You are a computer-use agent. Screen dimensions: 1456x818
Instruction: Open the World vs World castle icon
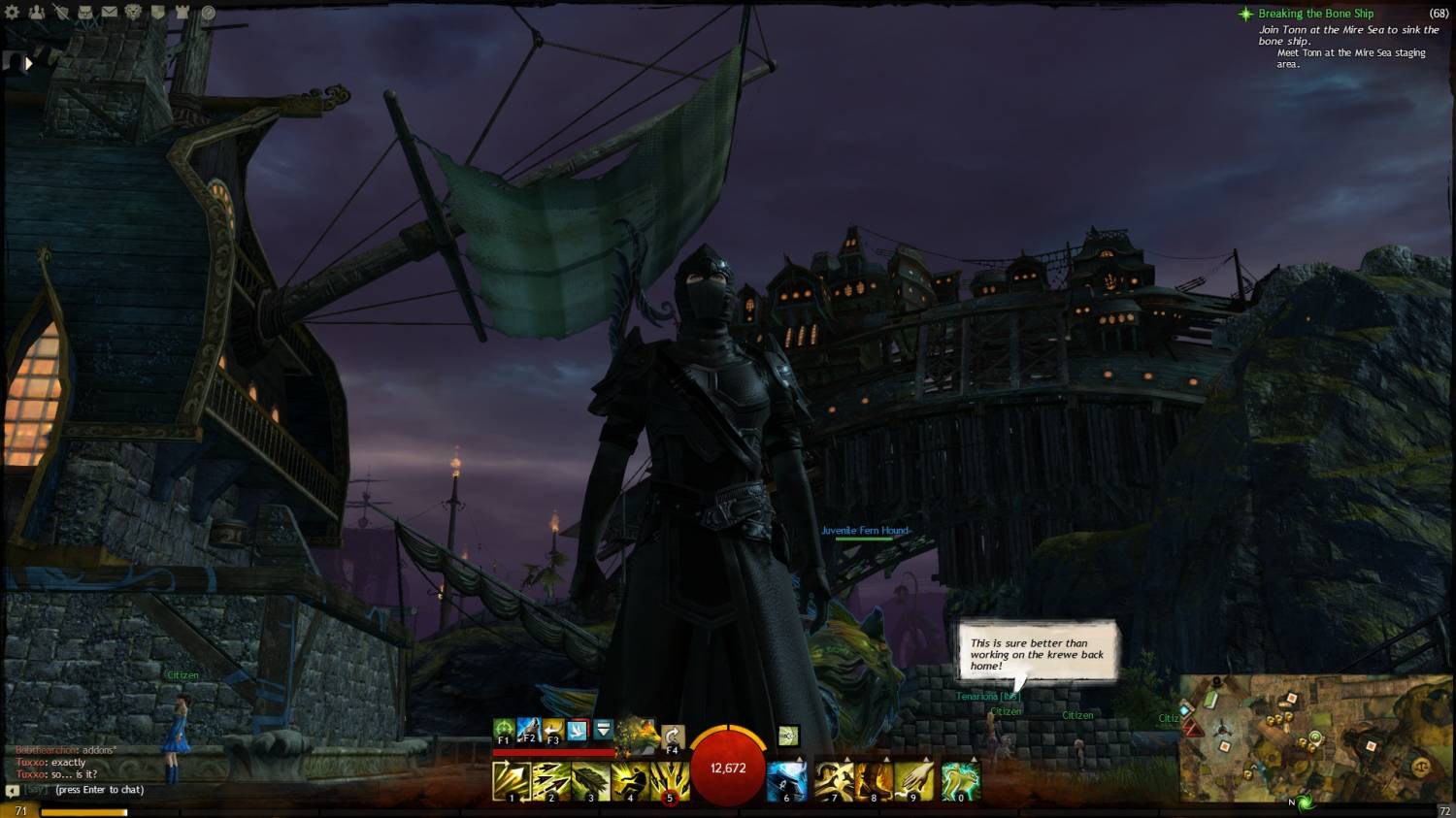pyautogui.click(x=182, y=13)
